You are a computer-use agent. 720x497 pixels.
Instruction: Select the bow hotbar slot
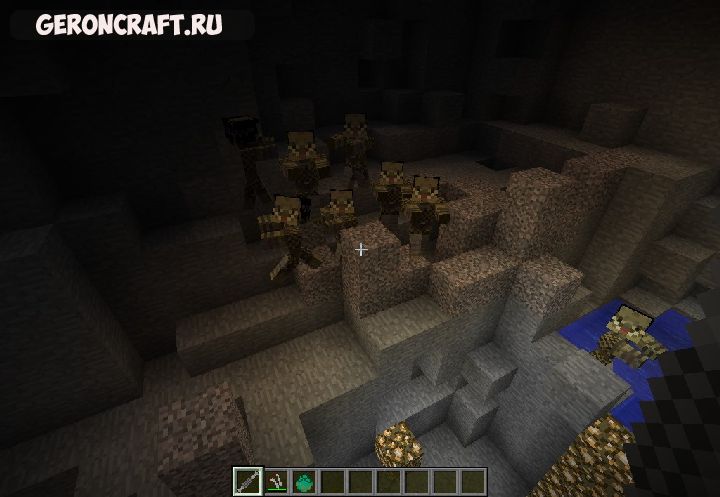275,481
